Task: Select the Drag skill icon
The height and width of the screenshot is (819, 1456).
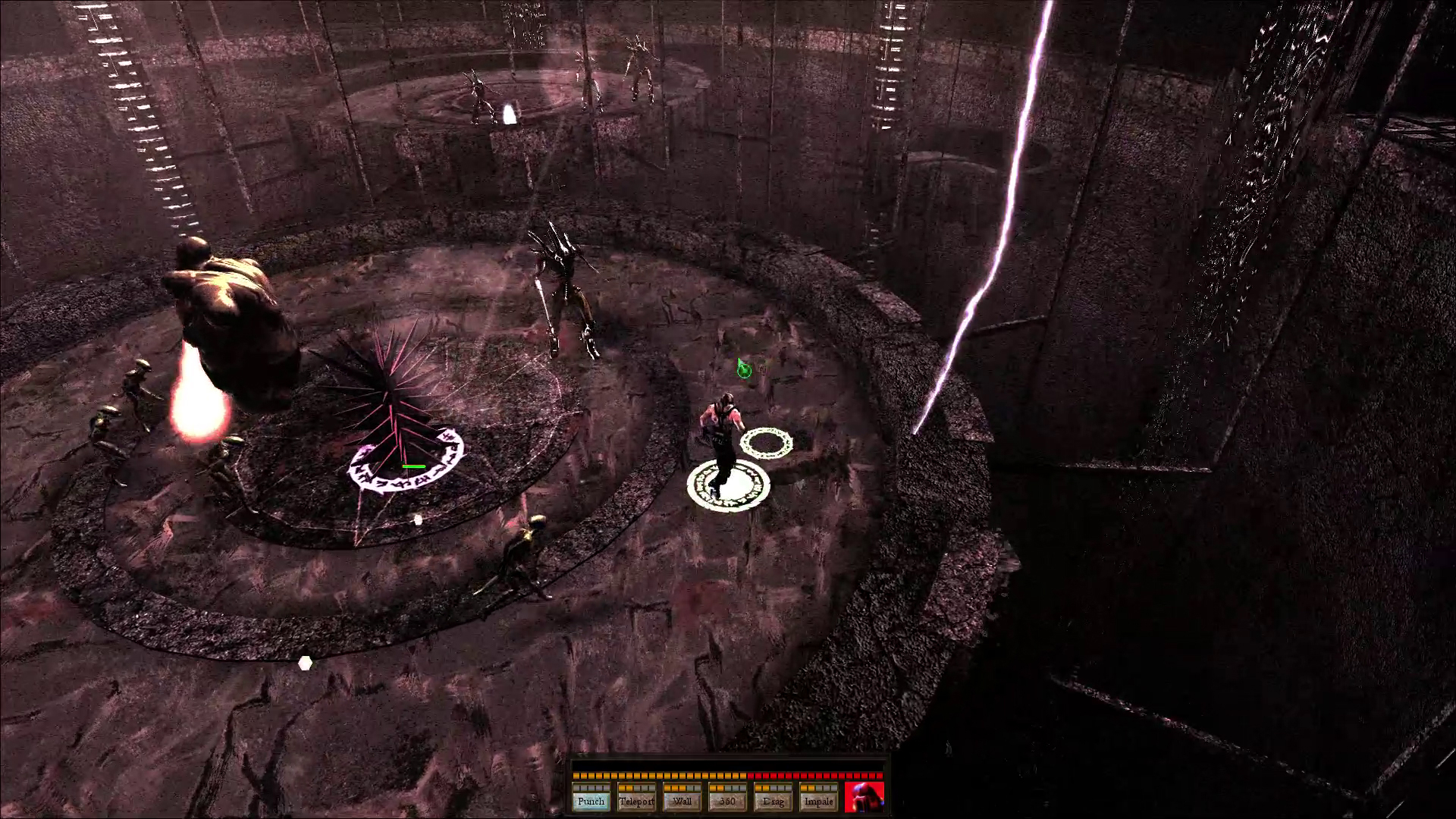Action: 773,801
